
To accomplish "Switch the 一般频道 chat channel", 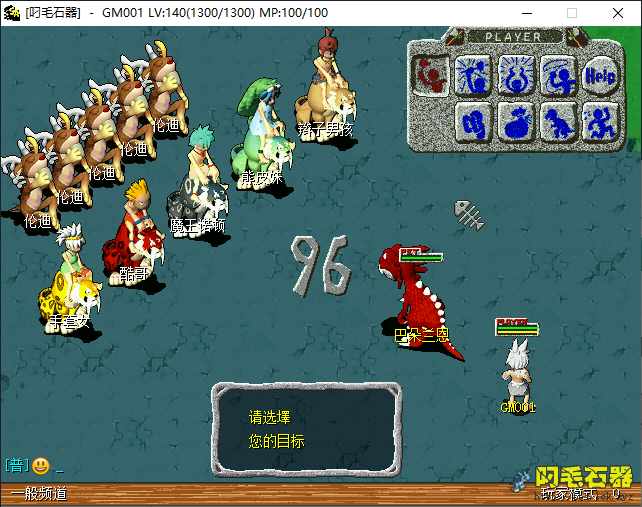I will pos(40,494).
